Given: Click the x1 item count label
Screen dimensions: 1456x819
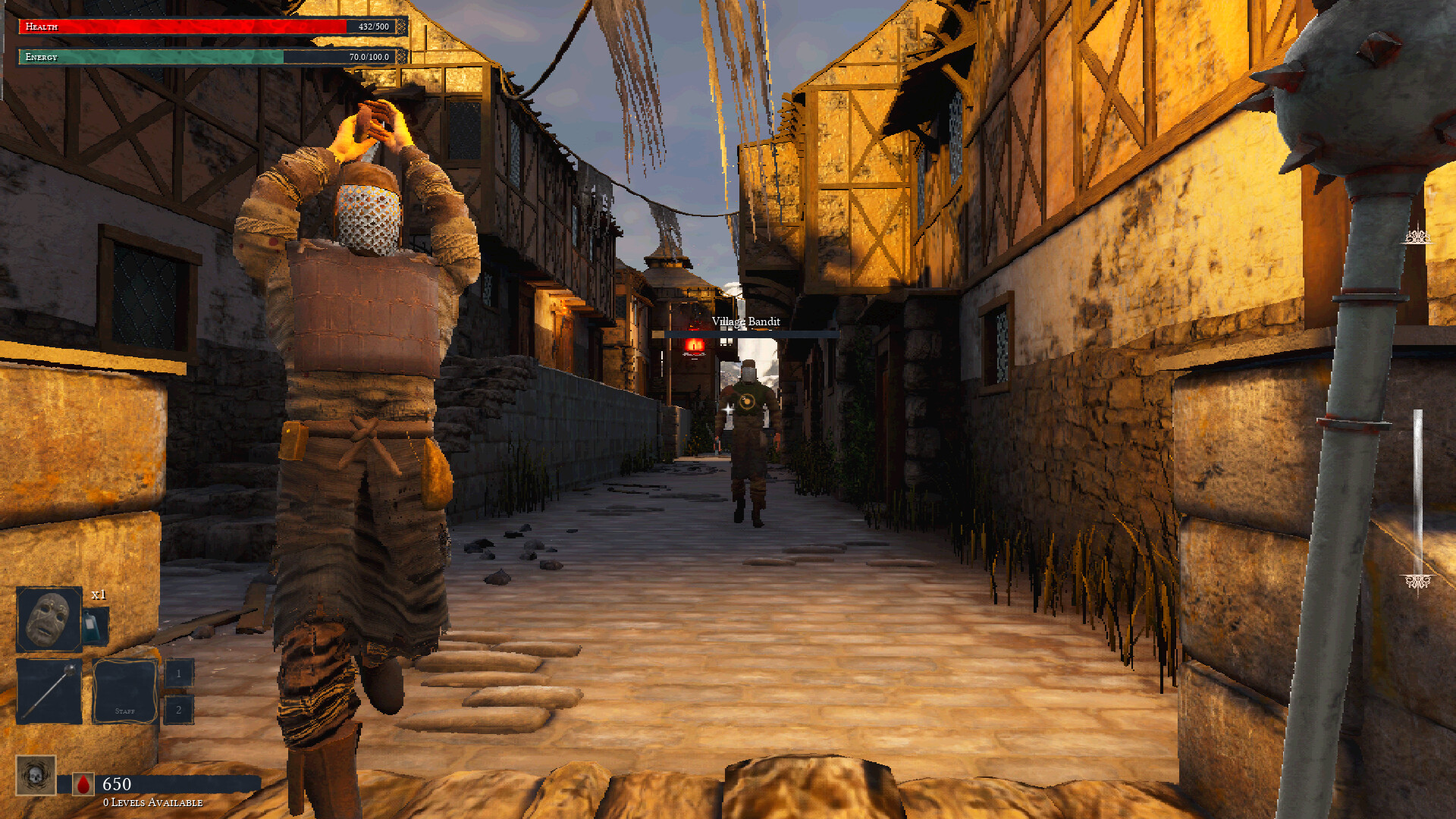Looking at the screenshot, I should [x=99, y=596].
